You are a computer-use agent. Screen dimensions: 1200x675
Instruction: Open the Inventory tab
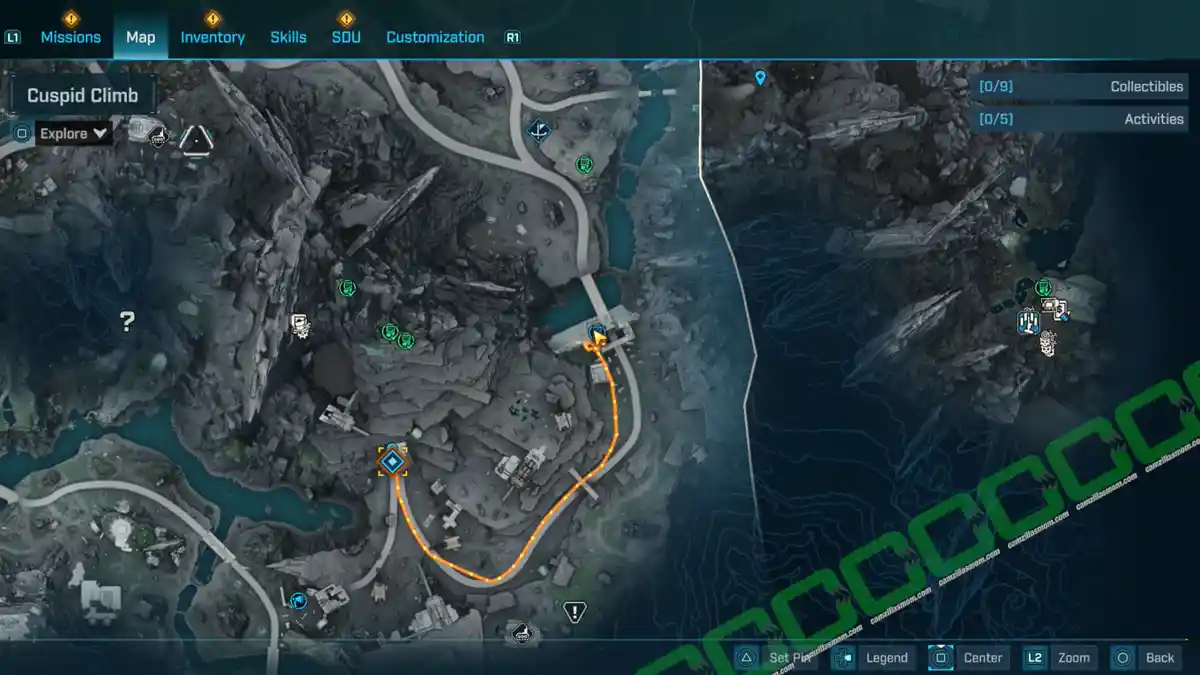(x=212, y=37)
